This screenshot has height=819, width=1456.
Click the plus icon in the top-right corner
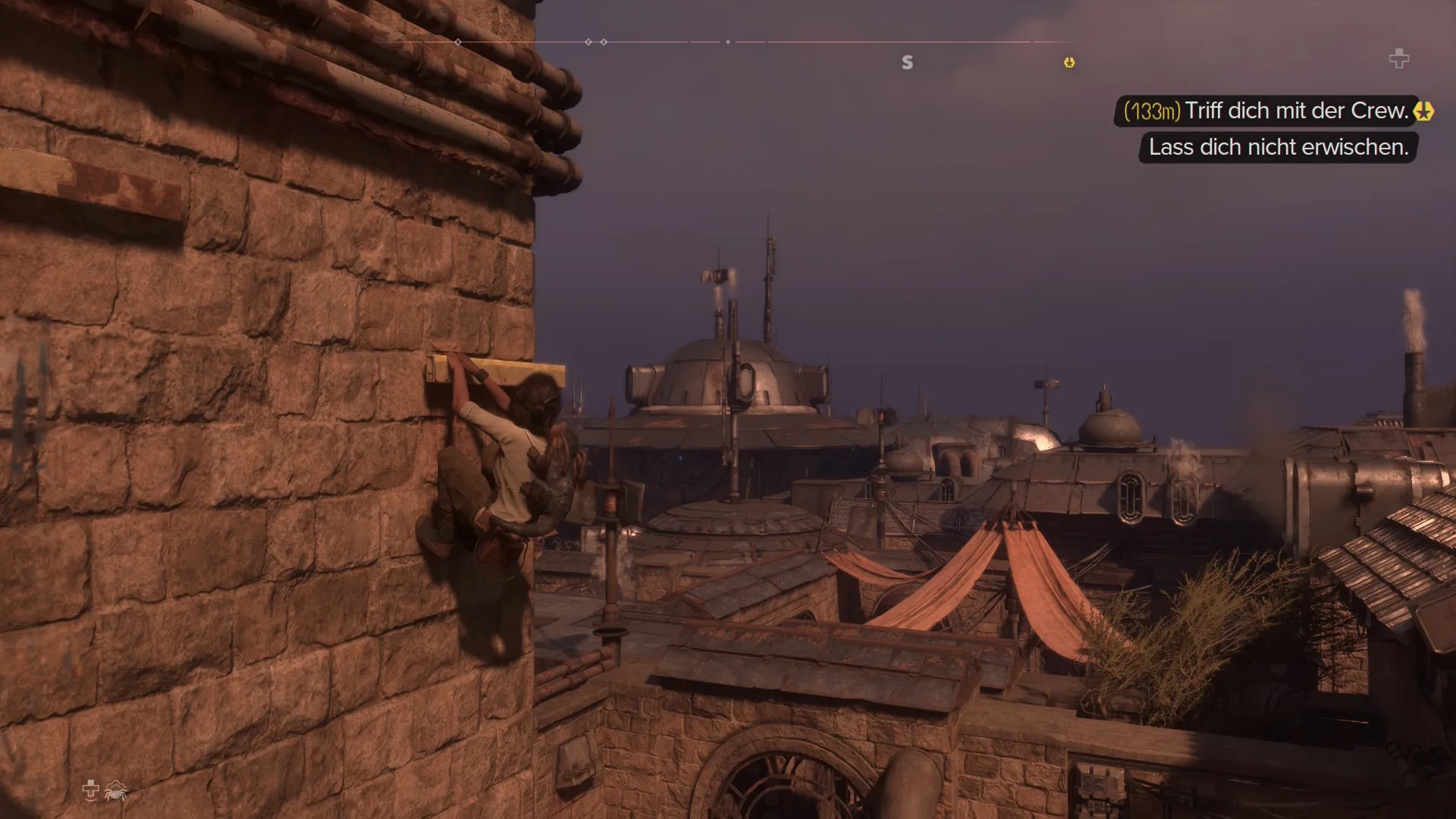[x=1398, y=58]
